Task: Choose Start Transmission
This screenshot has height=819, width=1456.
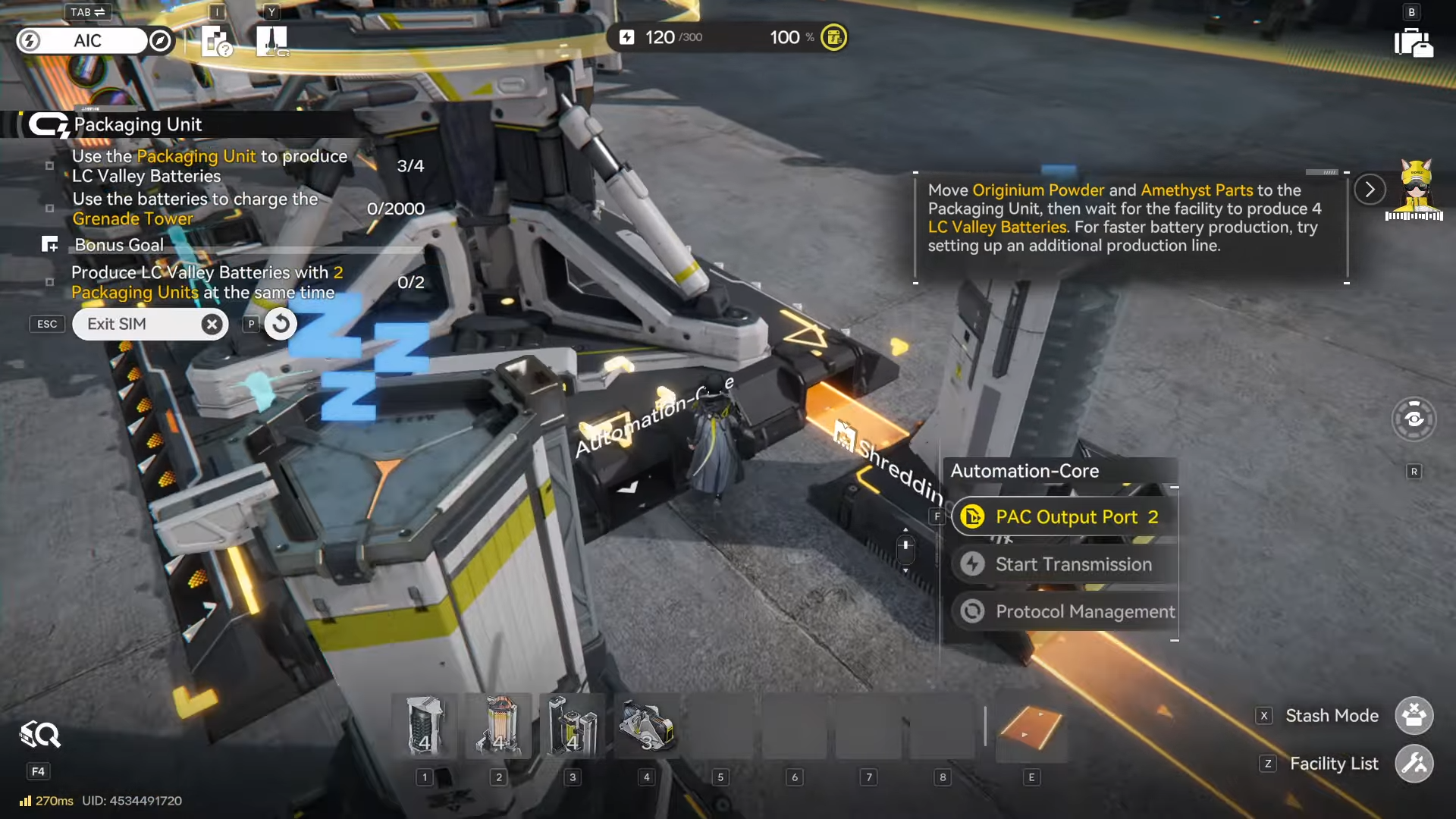Action: (1065, 564)
